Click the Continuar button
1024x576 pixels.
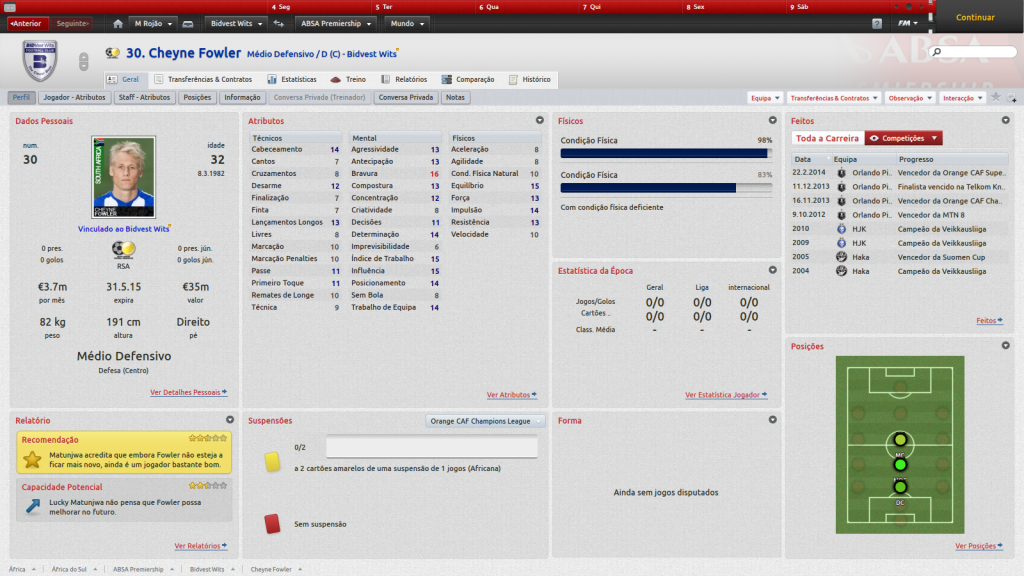pos(975,17)
